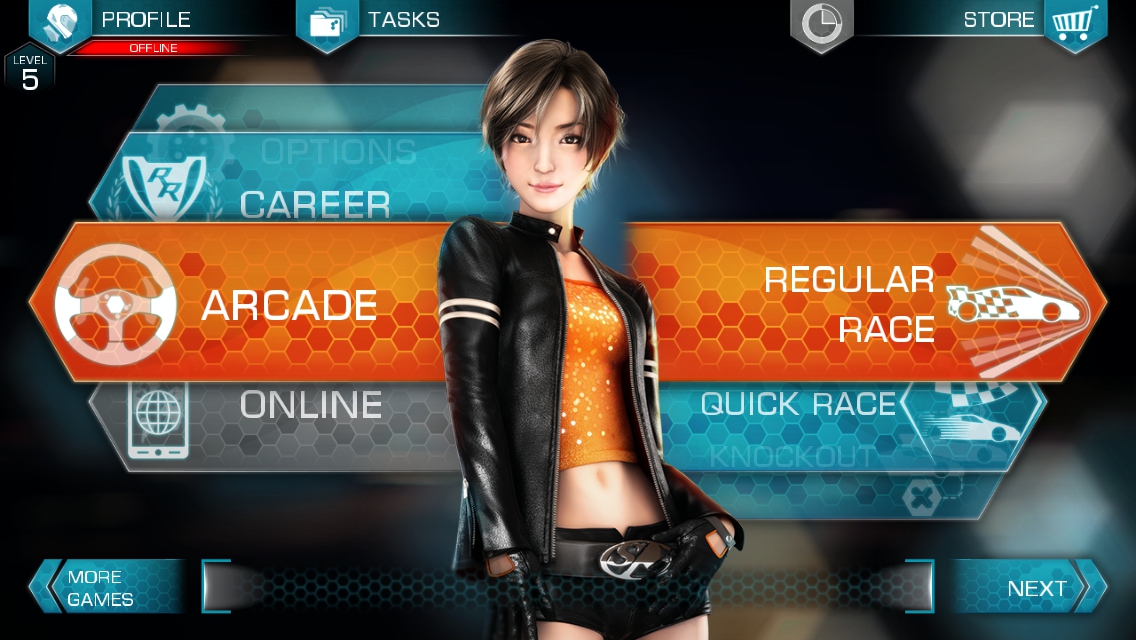Choose Online mode
This screenshot has height=640, width=1136.
coord(310,405)
